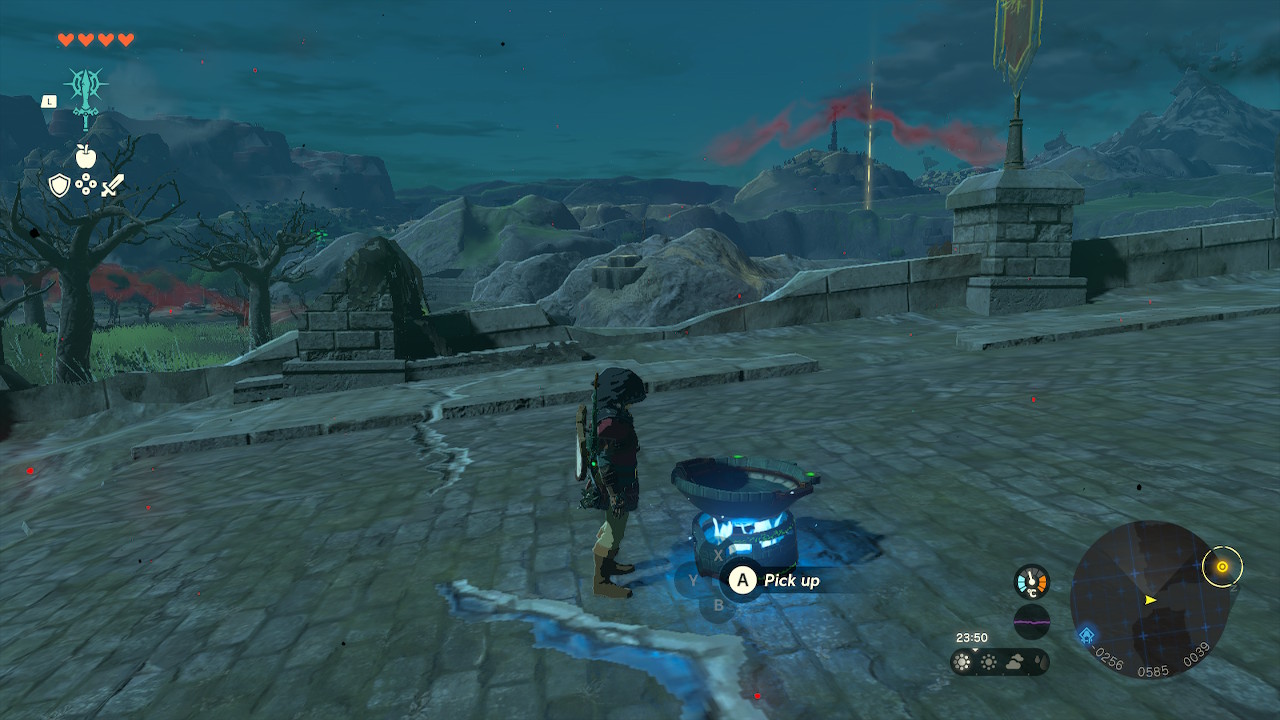Click the shrine icon on the minimap
This screenshot has height=720, width=1280.
(1087, 634)
